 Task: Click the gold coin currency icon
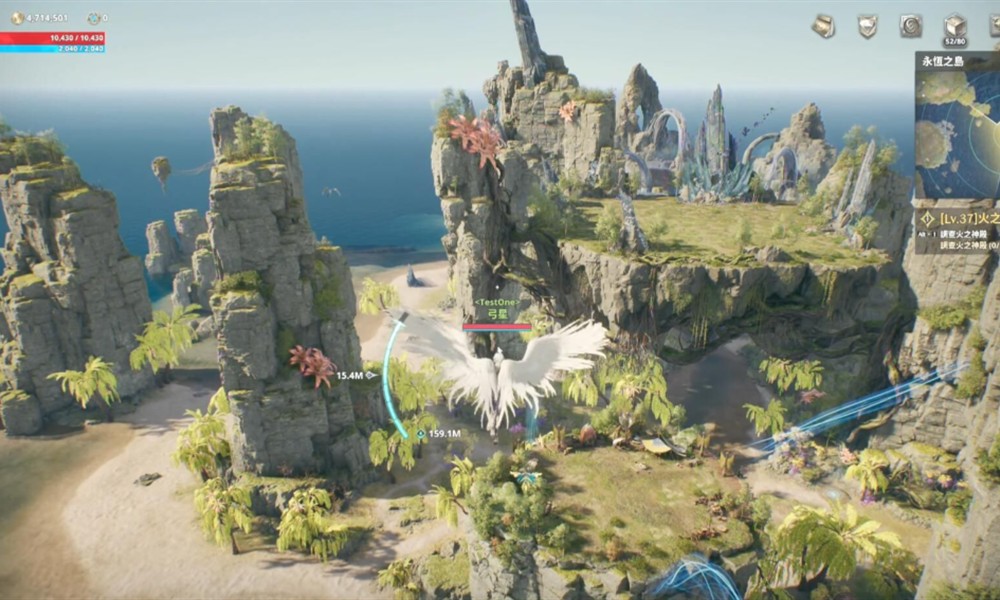[17, 18]
